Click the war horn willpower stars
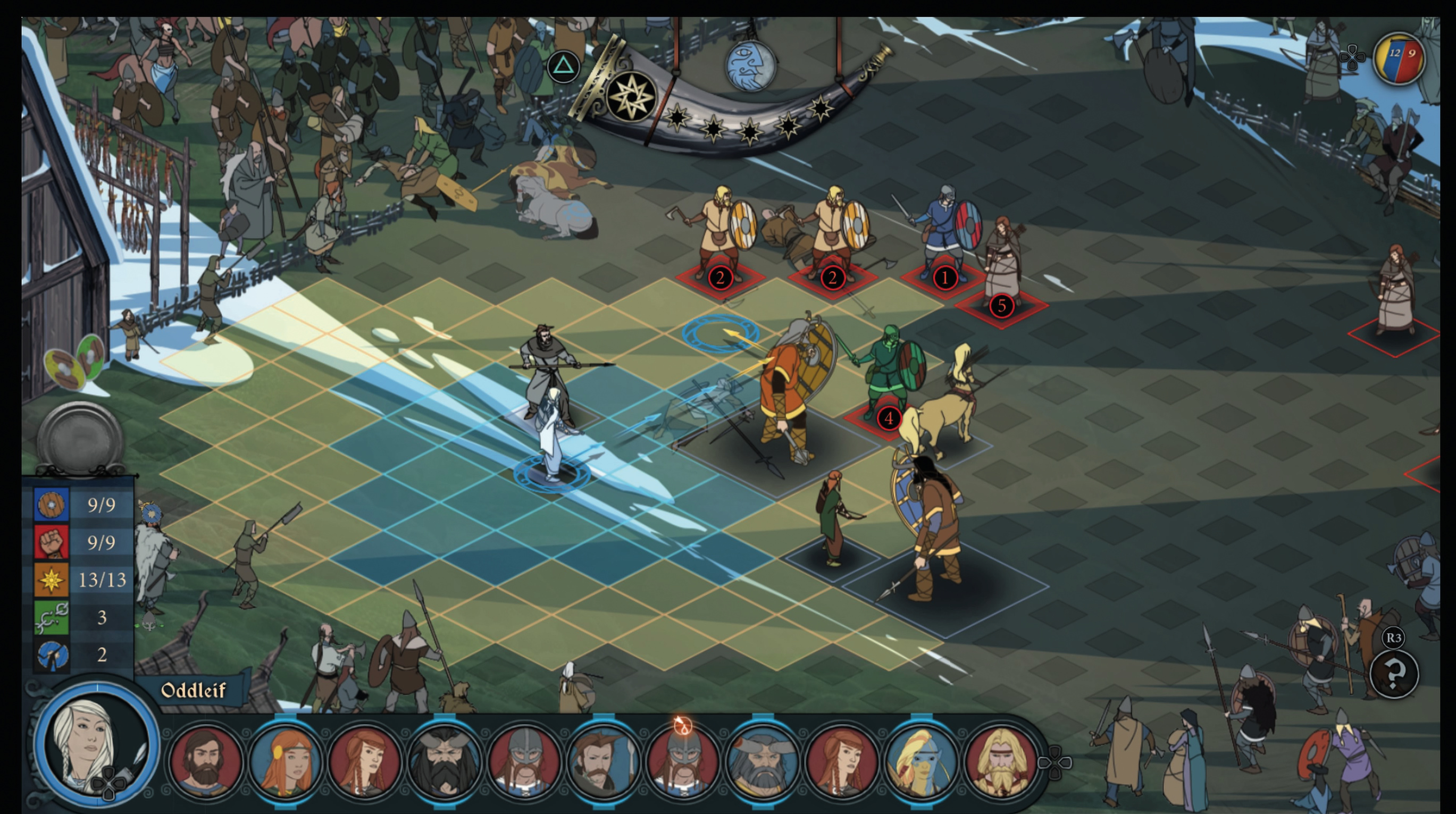The width and height of the screenshot is (1456, 814). tap(749, 125)
